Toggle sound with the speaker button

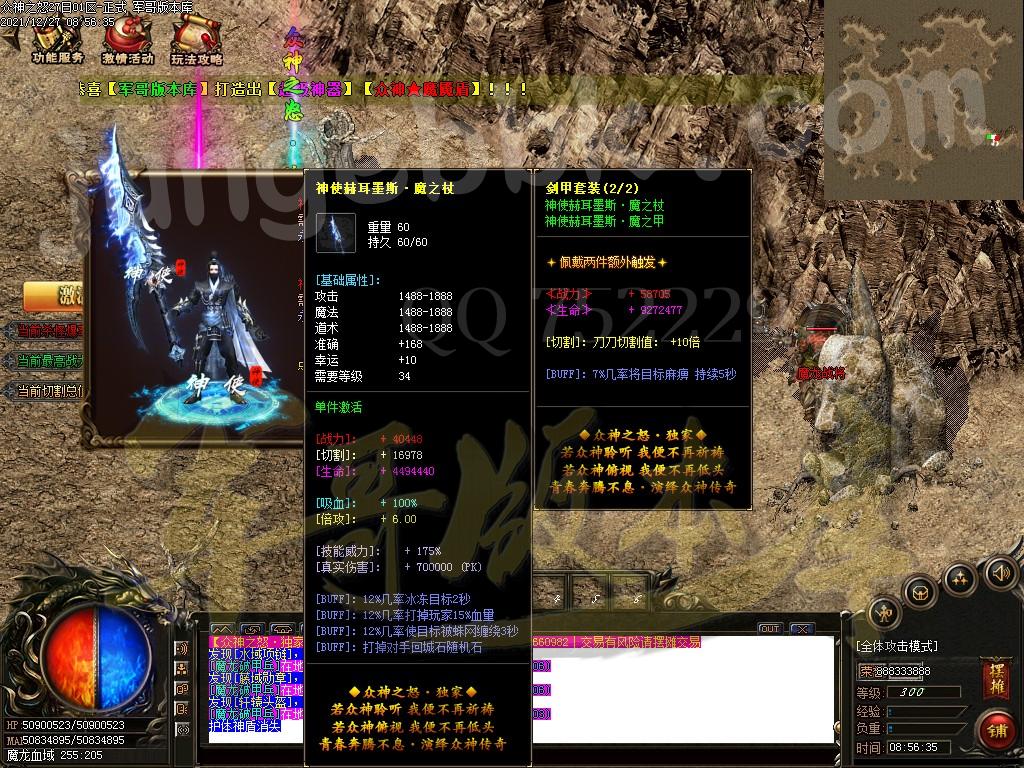[998, 573]
